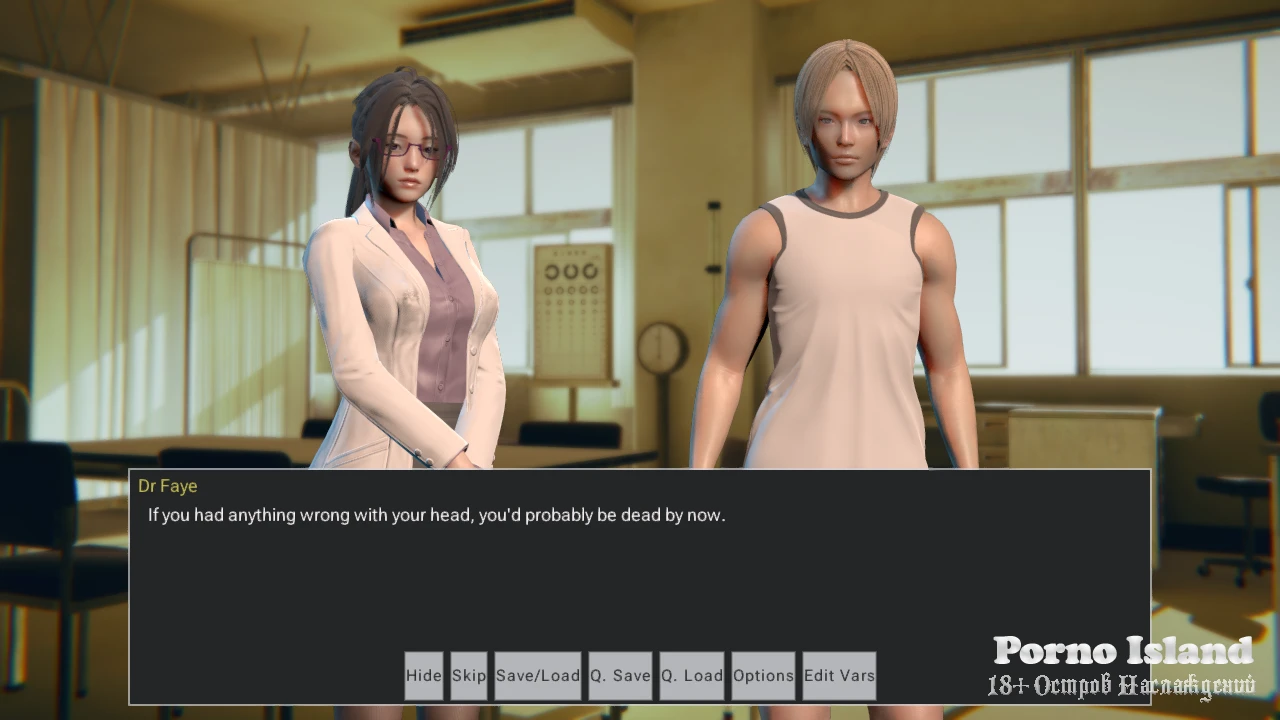Open the Edit Vars panel
The image size is (1280, 720).
[x=839, y=675]
